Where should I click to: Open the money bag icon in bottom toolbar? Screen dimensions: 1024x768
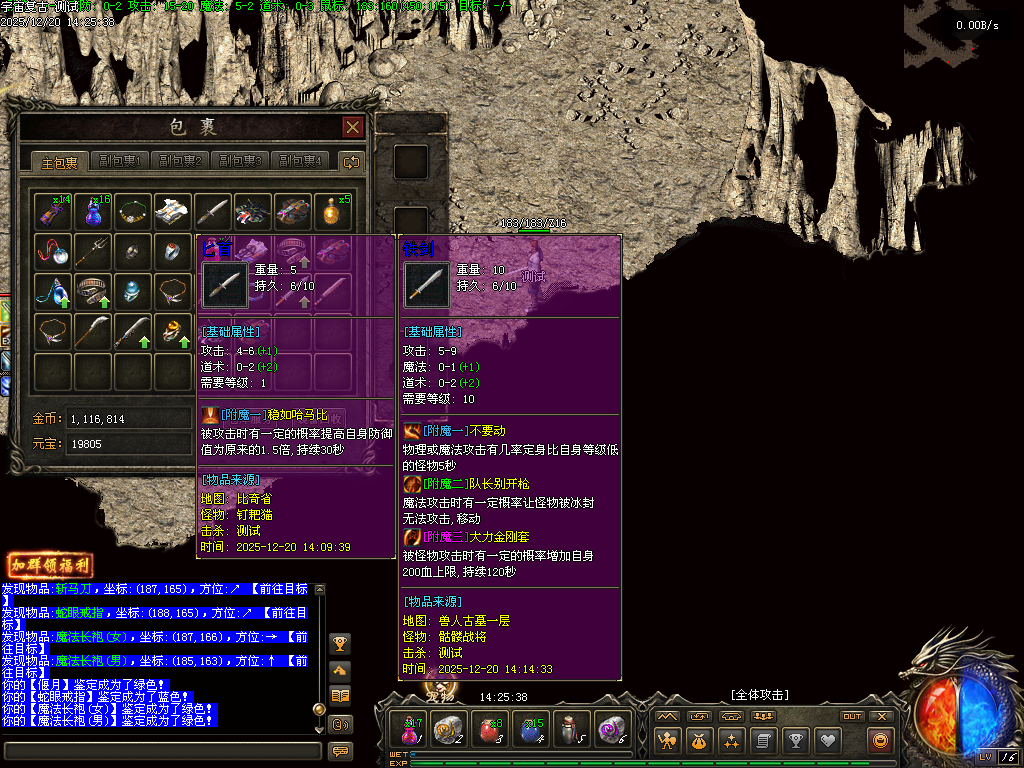(x=700, y=741)
